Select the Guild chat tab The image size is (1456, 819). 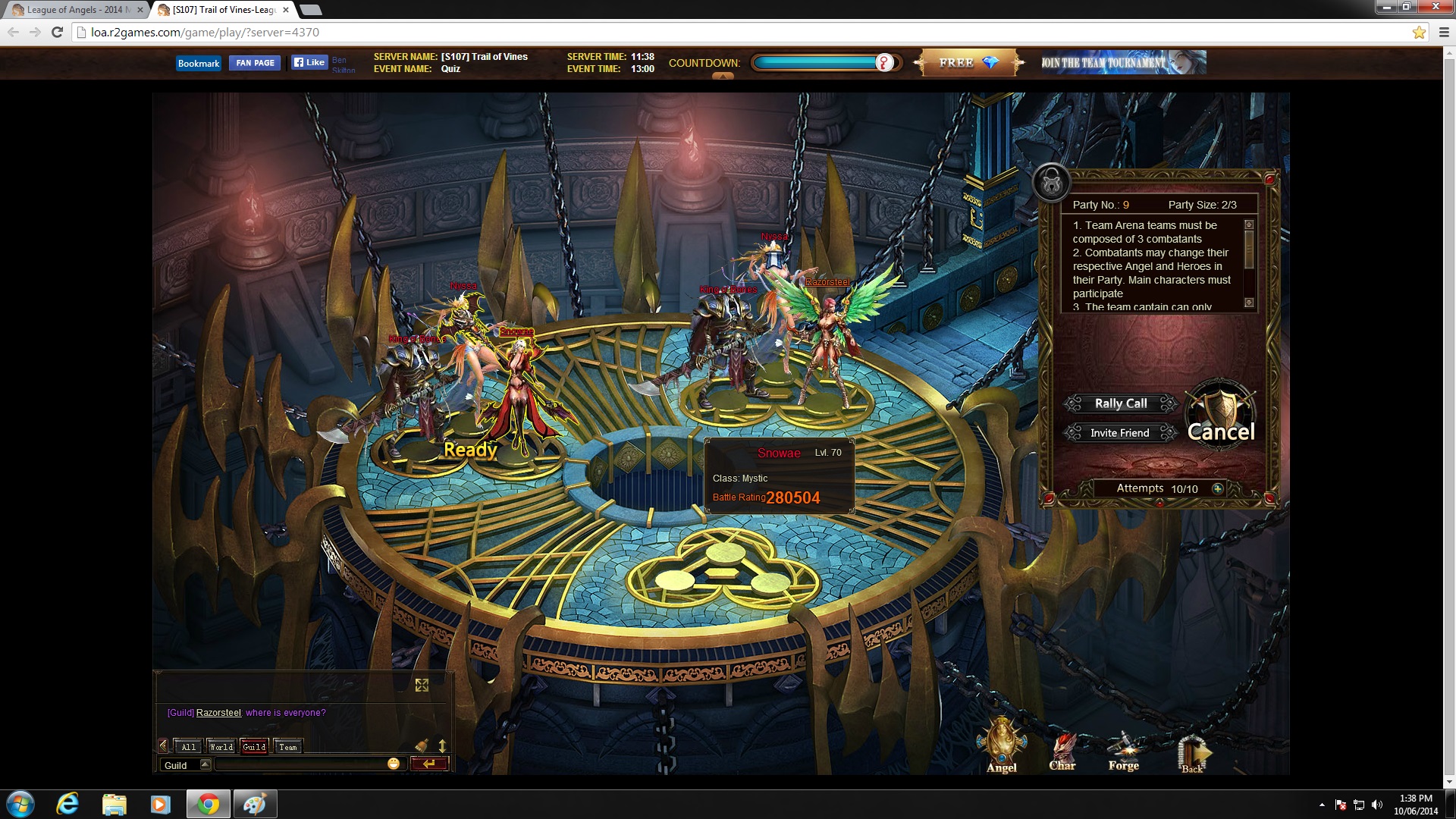point(254,747)
